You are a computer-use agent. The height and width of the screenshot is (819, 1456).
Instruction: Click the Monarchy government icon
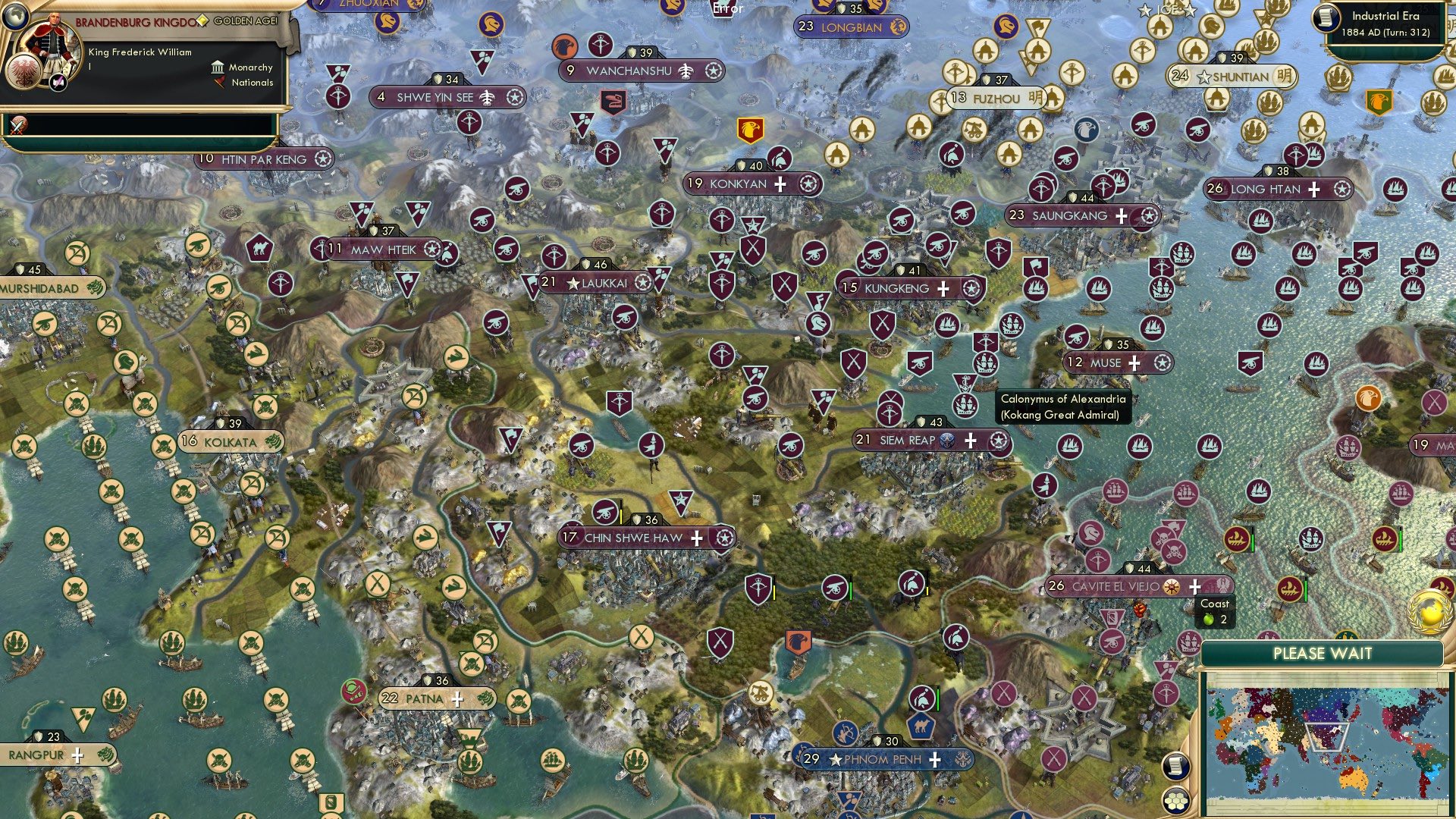pyautogui.click(x=217, y=67)
